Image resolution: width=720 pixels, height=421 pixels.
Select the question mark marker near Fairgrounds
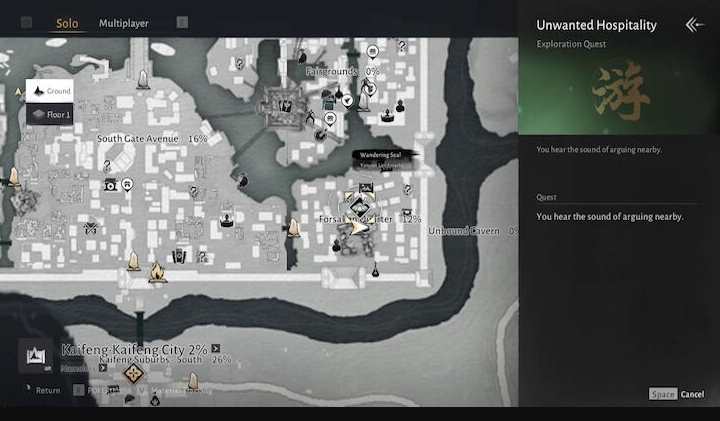coord(402,46)
